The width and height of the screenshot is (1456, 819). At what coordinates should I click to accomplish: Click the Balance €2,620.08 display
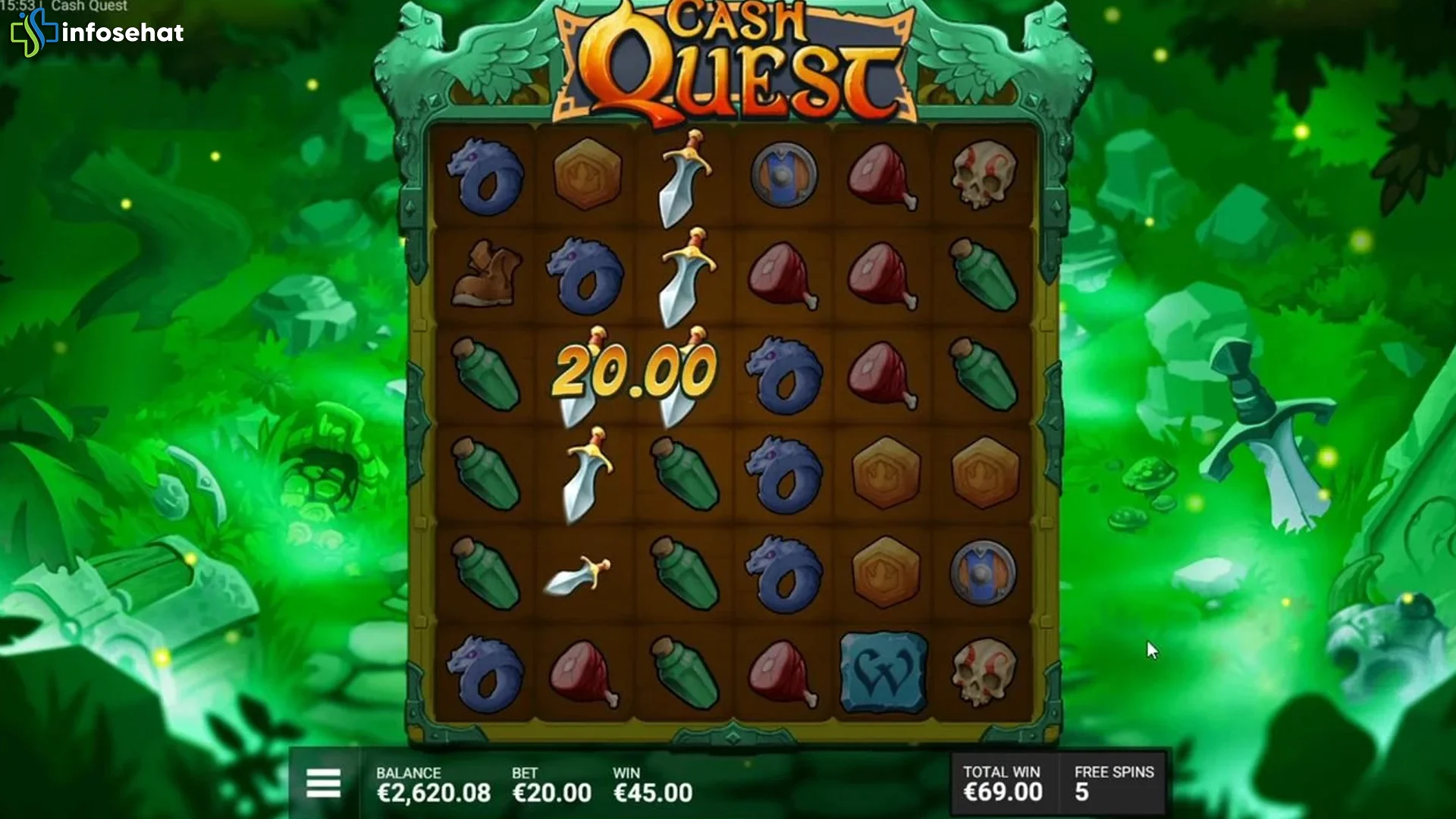(x=433, y=792)
